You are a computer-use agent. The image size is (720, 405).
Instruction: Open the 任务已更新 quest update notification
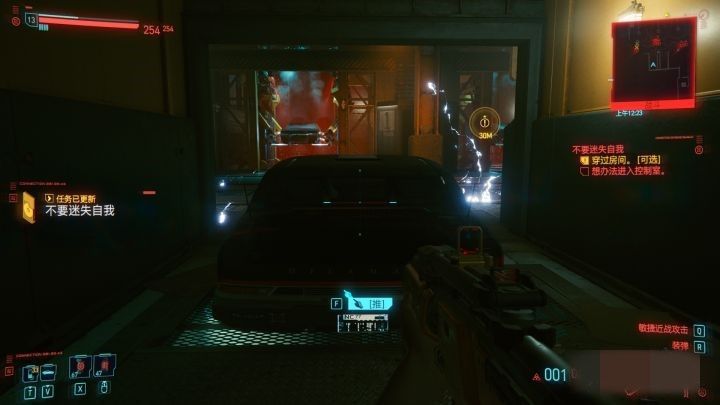pyautogui.click(x=65, y=197)
